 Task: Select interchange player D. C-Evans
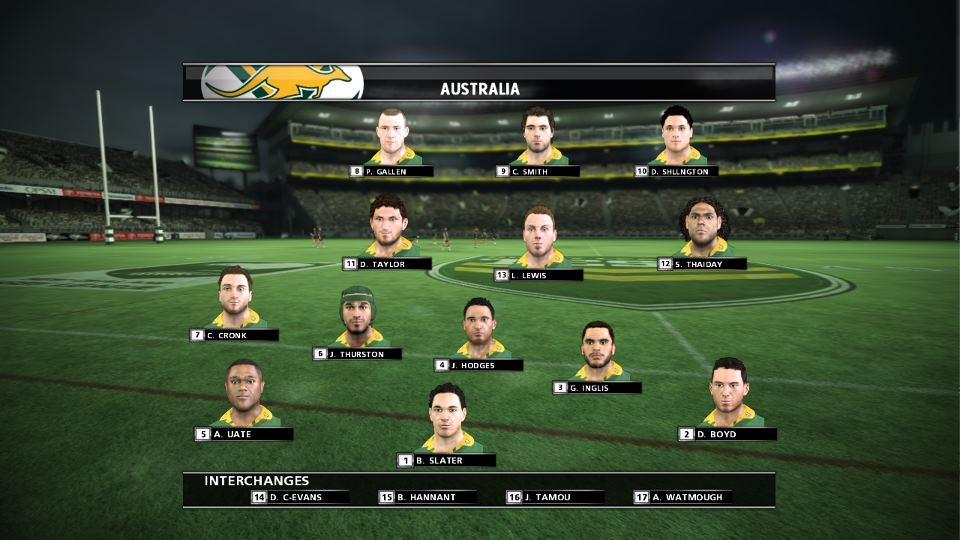click(x=301, y=497)
